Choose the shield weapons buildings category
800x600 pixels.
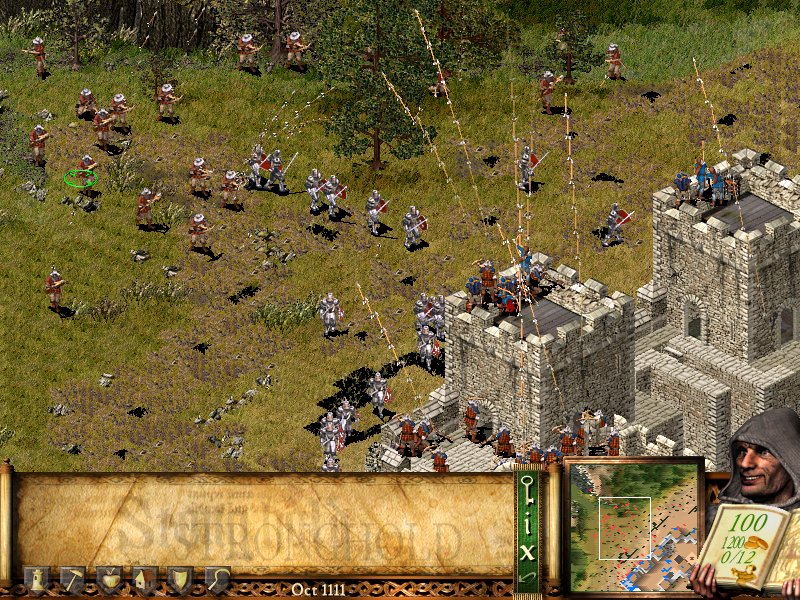coord(181,579)
